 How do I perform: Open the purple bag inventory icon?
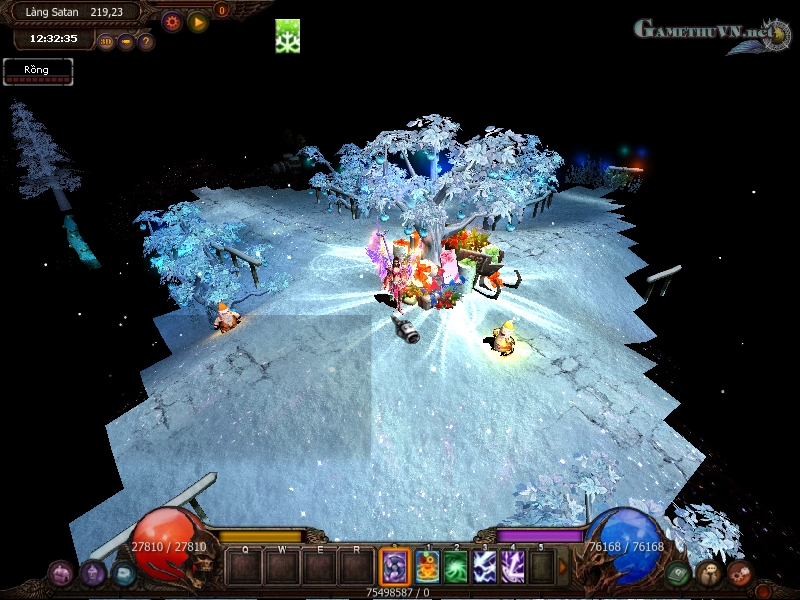coord(61,573)
